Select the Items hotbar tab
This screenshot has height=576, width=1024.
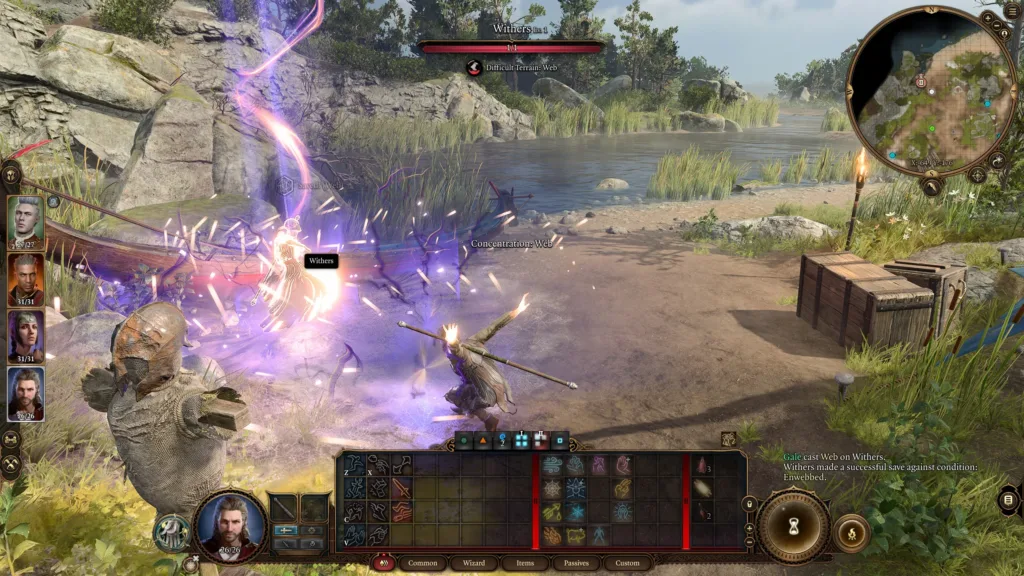(x=524, y=563)
